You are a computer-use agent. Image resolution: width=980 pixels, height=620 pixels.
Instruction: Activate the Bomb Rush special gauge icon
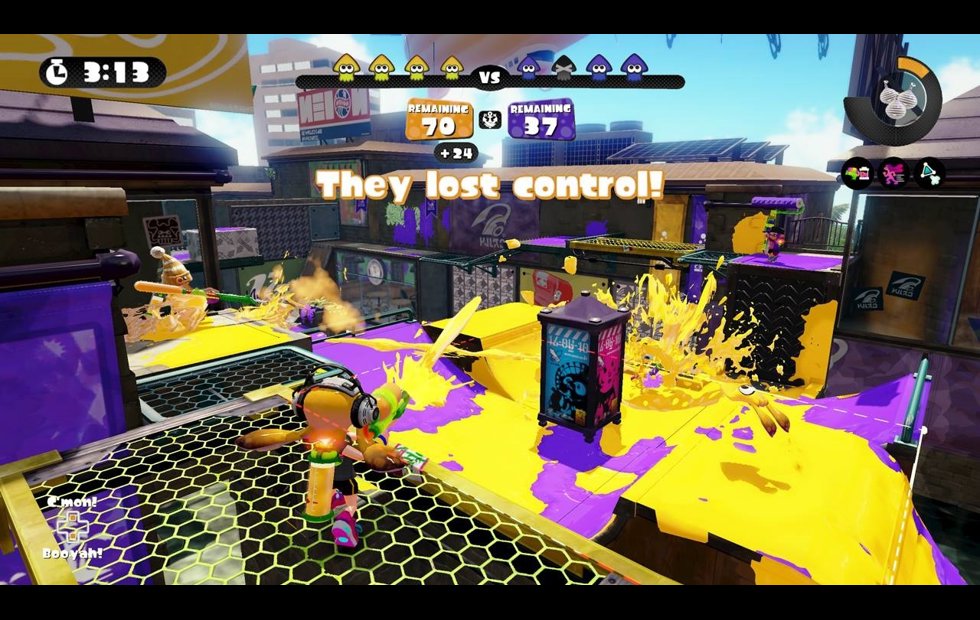coord(893,96)
